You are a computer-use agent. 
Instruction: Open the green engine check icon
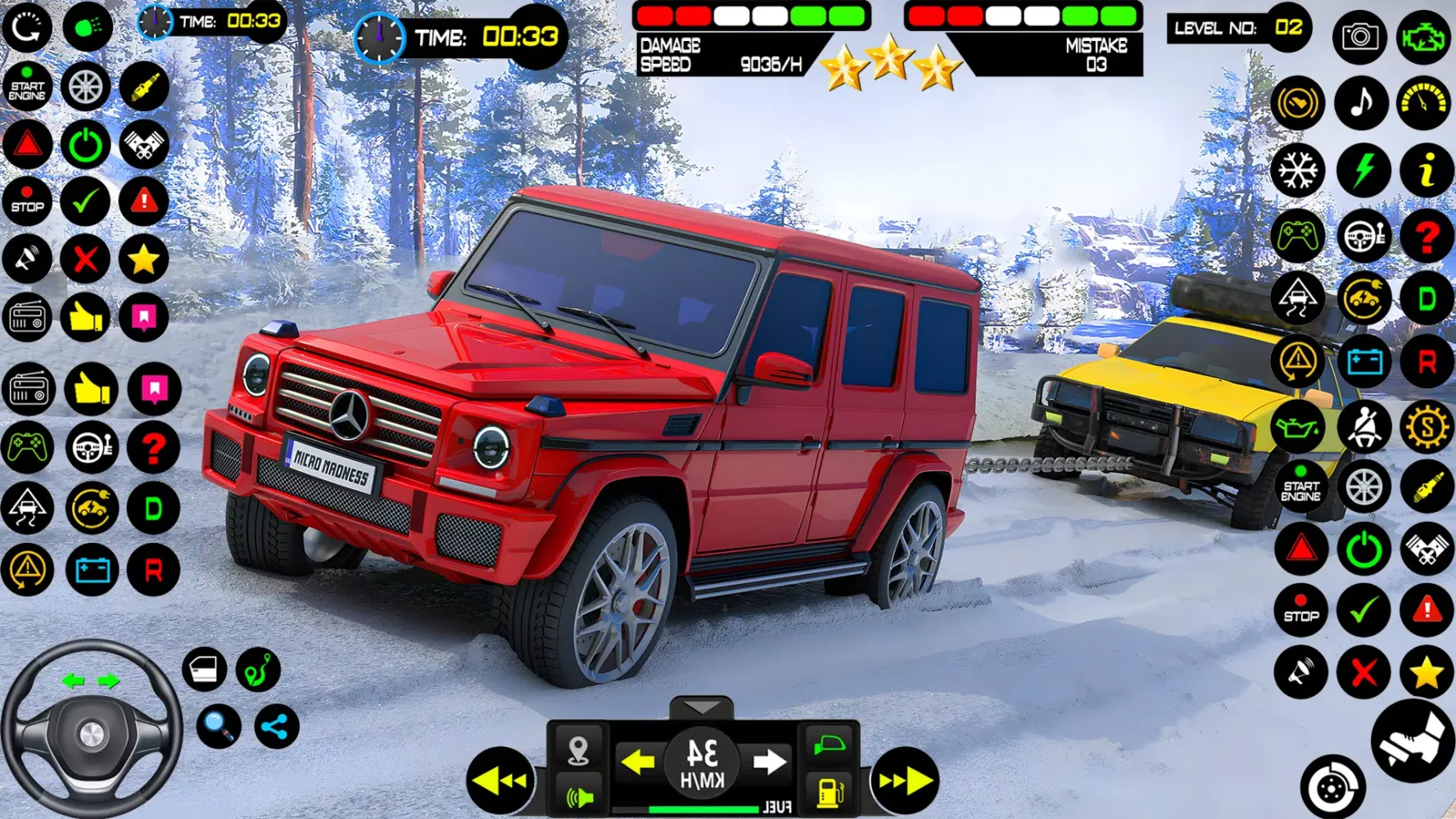click(1424, 37)
